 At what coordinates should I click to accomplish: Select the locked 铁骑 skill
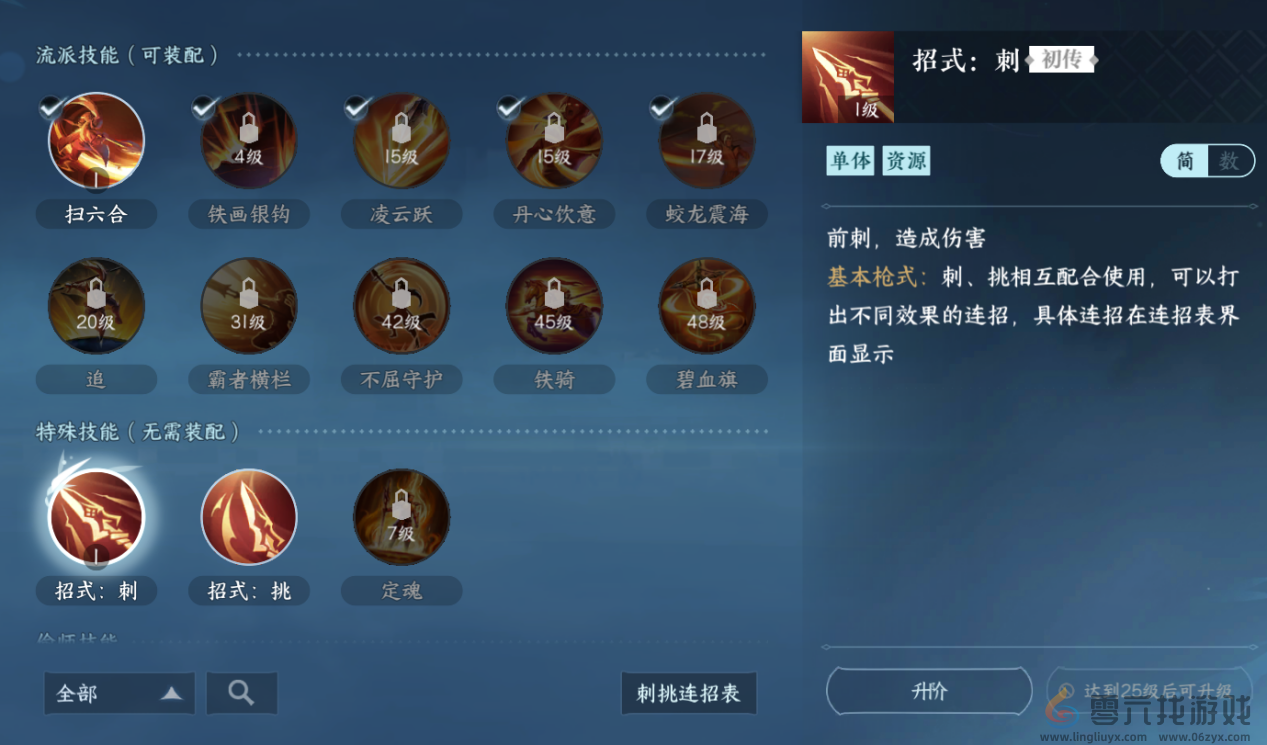tap(554, 306)
